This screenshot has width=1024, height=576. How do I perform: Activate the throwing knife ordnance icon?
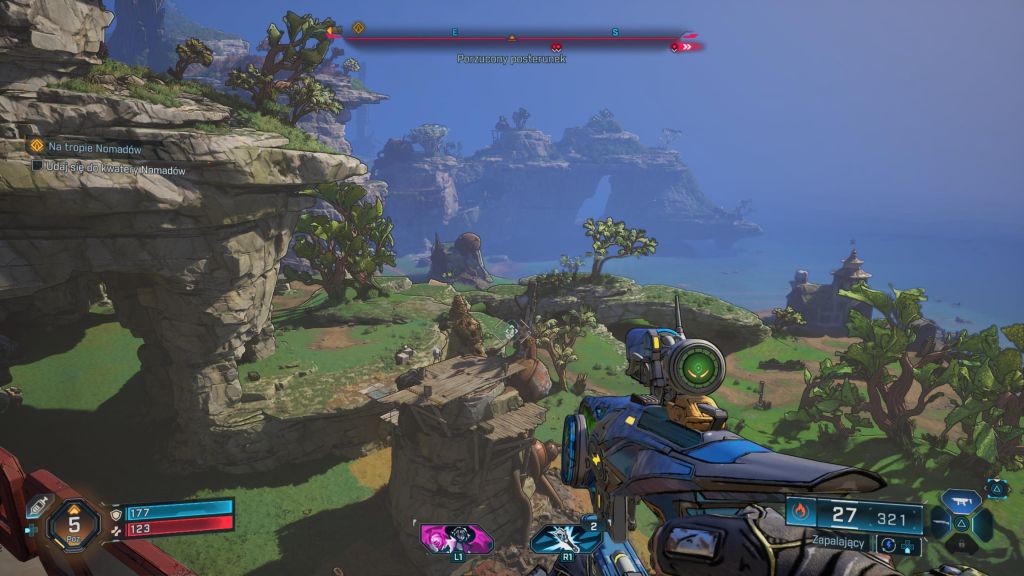point(566,538)
